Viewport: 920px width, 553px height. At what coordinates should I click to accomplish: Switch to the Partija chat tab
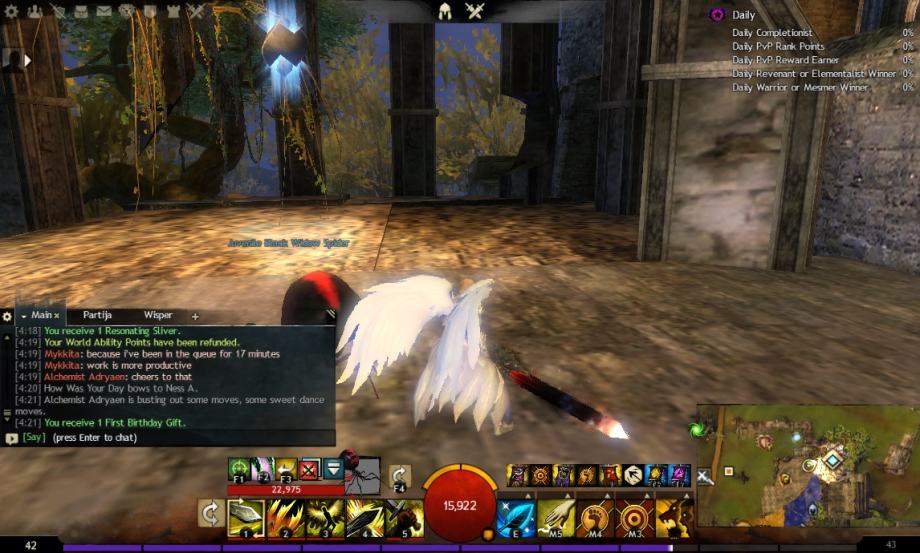[x=97, y=315]
